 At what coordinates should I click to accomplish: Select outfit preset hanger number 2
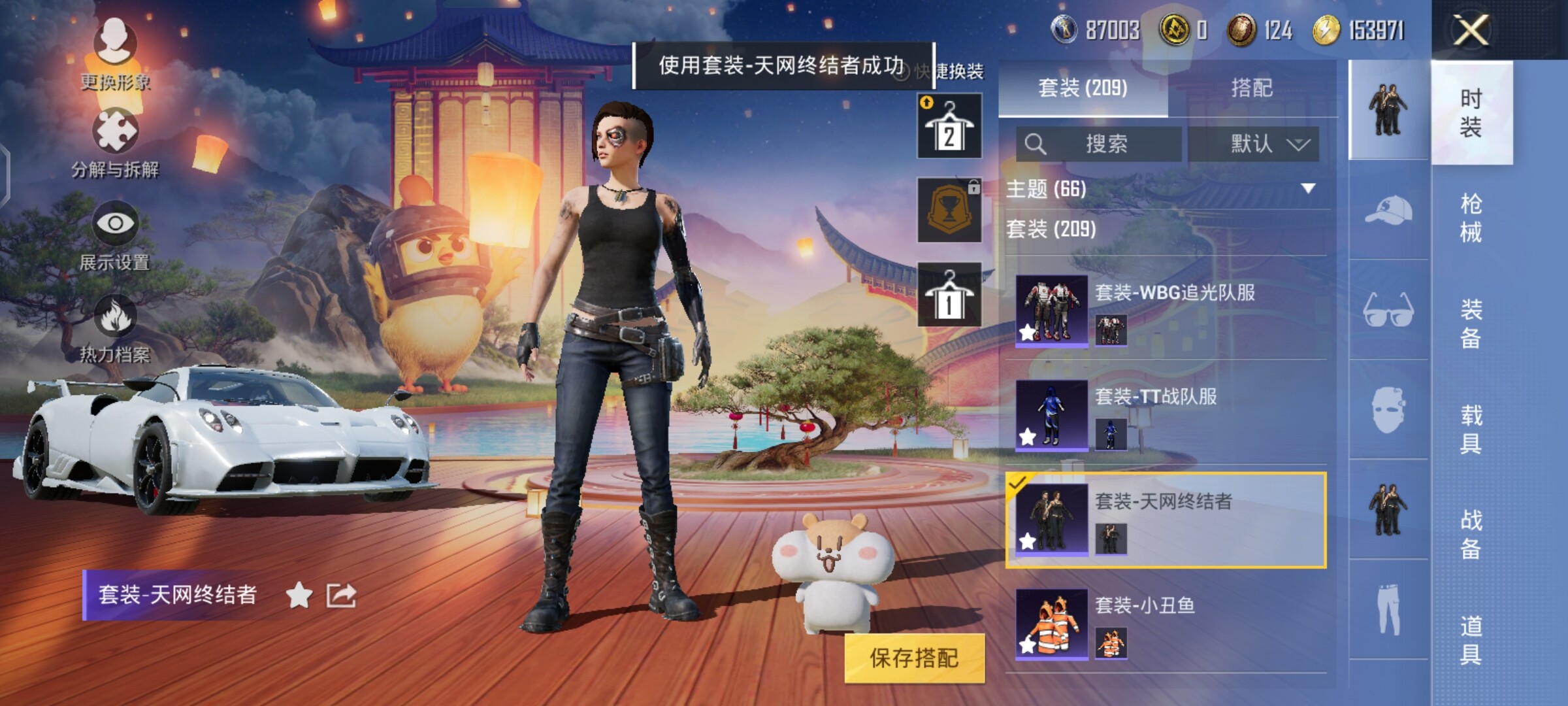tap(949, 126)
